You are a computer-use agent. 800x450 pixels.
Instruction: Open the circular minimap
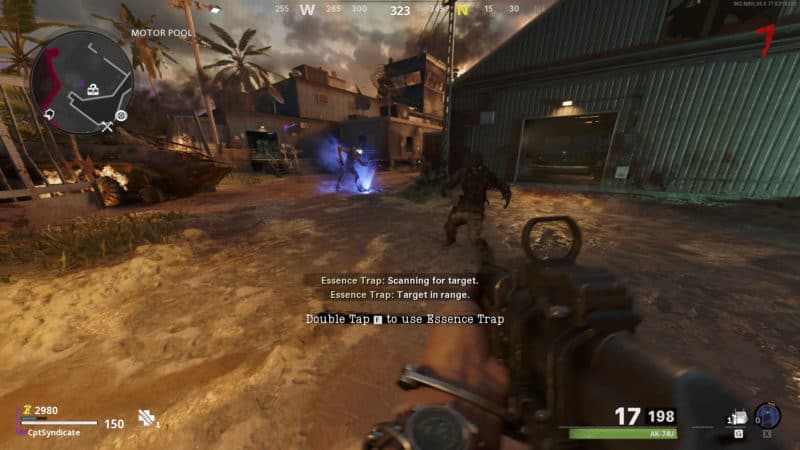81,81
